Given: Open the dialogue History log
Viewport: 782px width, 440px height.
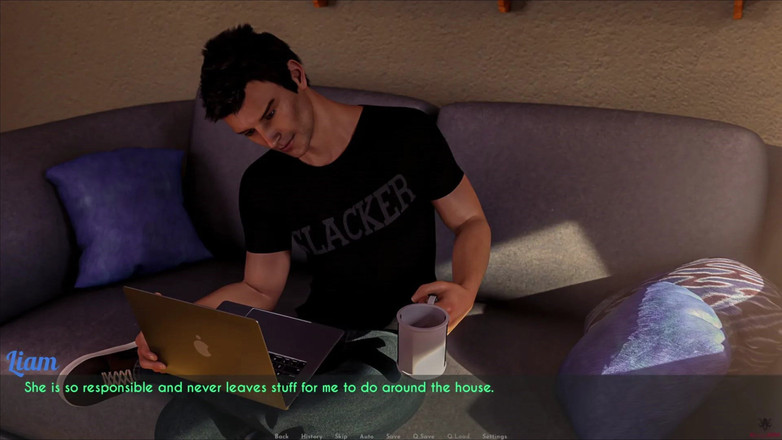Looking at the screenshot, I should pyautogui.click(x=312, y=436).
